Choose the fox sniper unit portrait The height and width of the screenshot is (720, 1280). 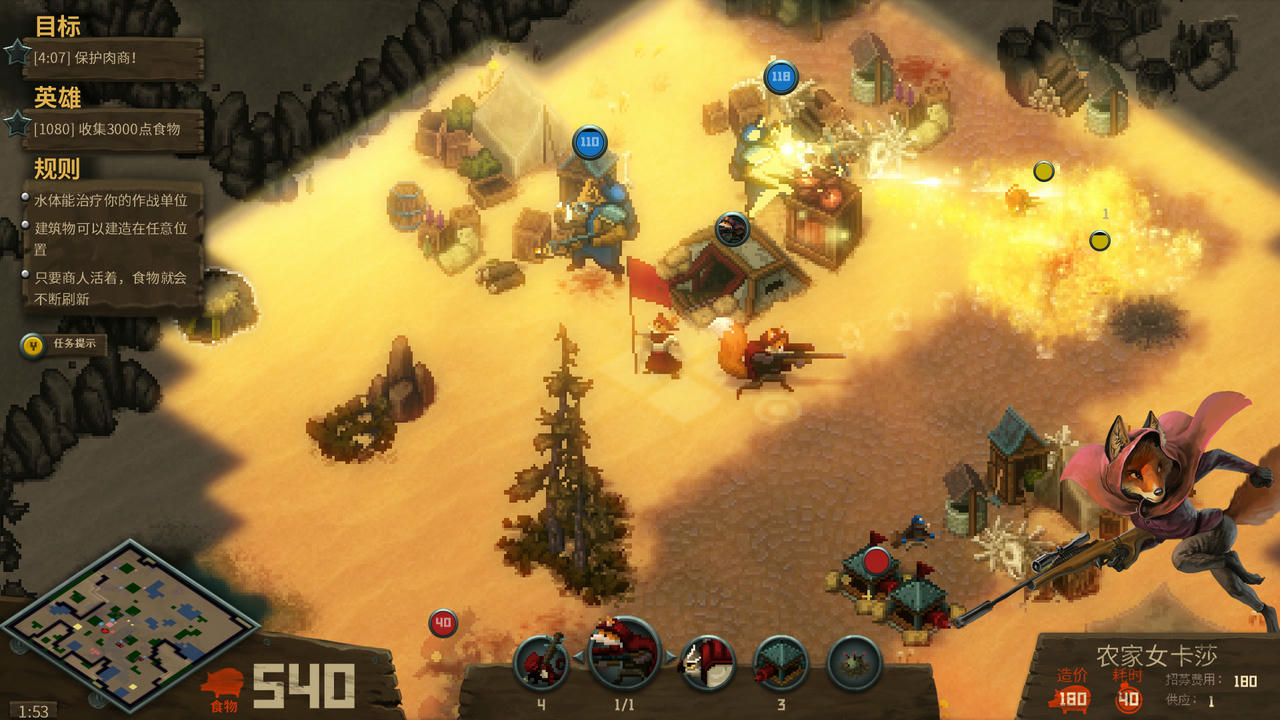point(624,654)
